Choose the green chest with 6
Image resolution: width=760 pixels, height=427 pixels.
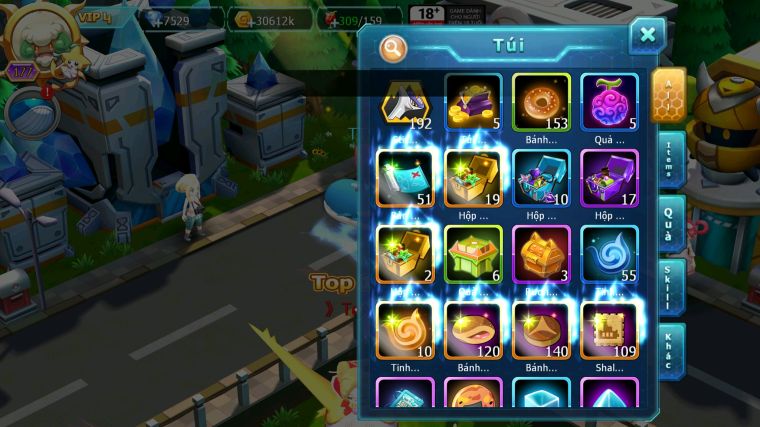[473, 253]
